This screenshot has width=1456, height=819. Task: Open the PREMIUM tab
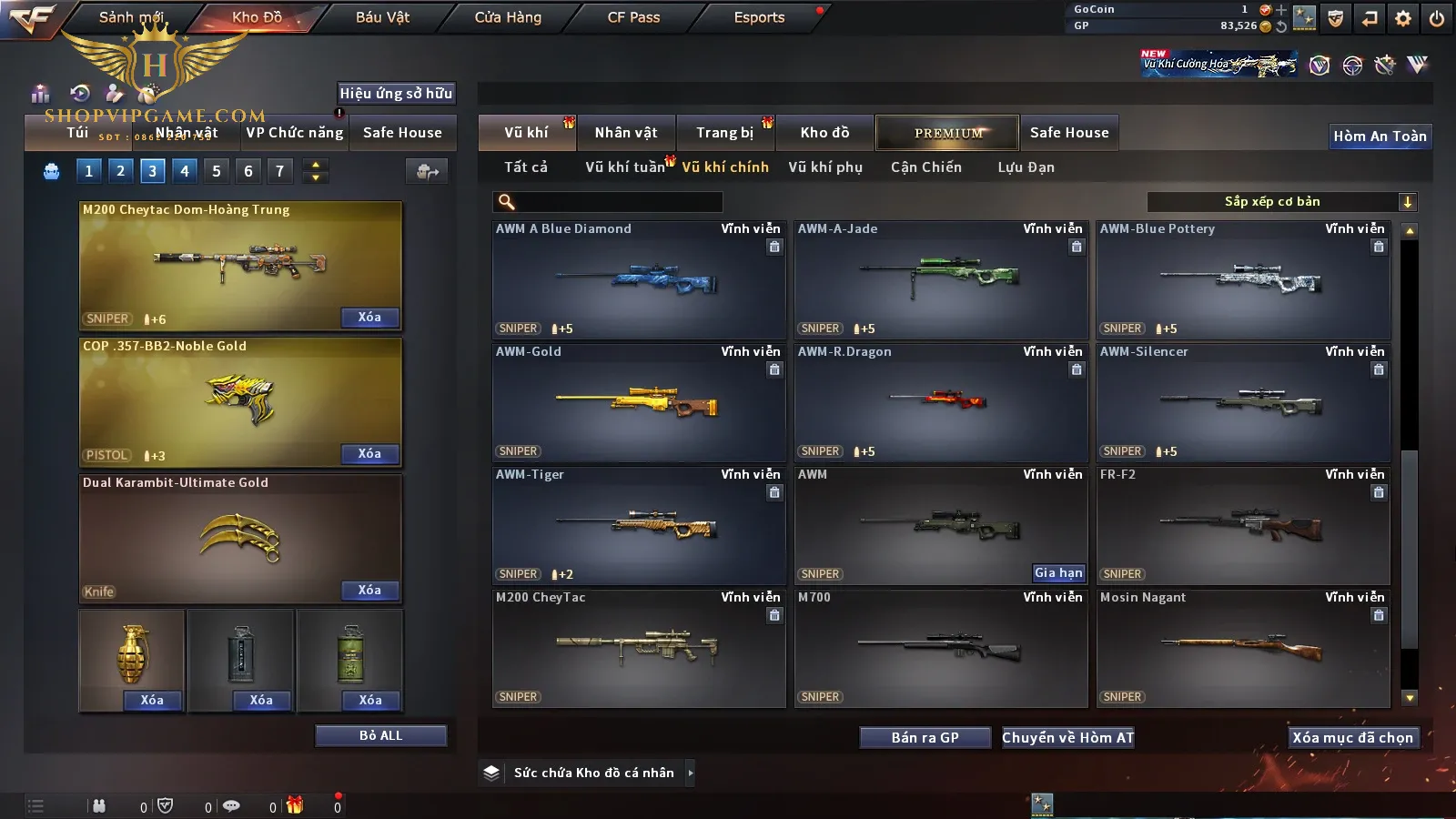click(x=947, y=133)
